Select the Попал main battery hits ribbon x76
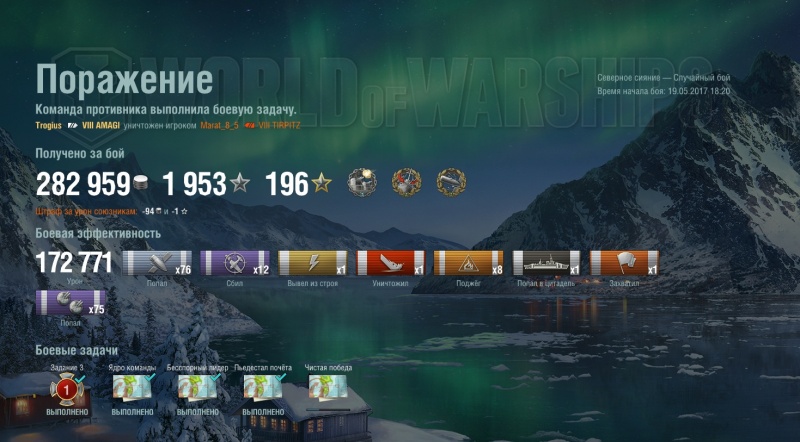This screenshot has width=800, height=442. click(158, 263)
